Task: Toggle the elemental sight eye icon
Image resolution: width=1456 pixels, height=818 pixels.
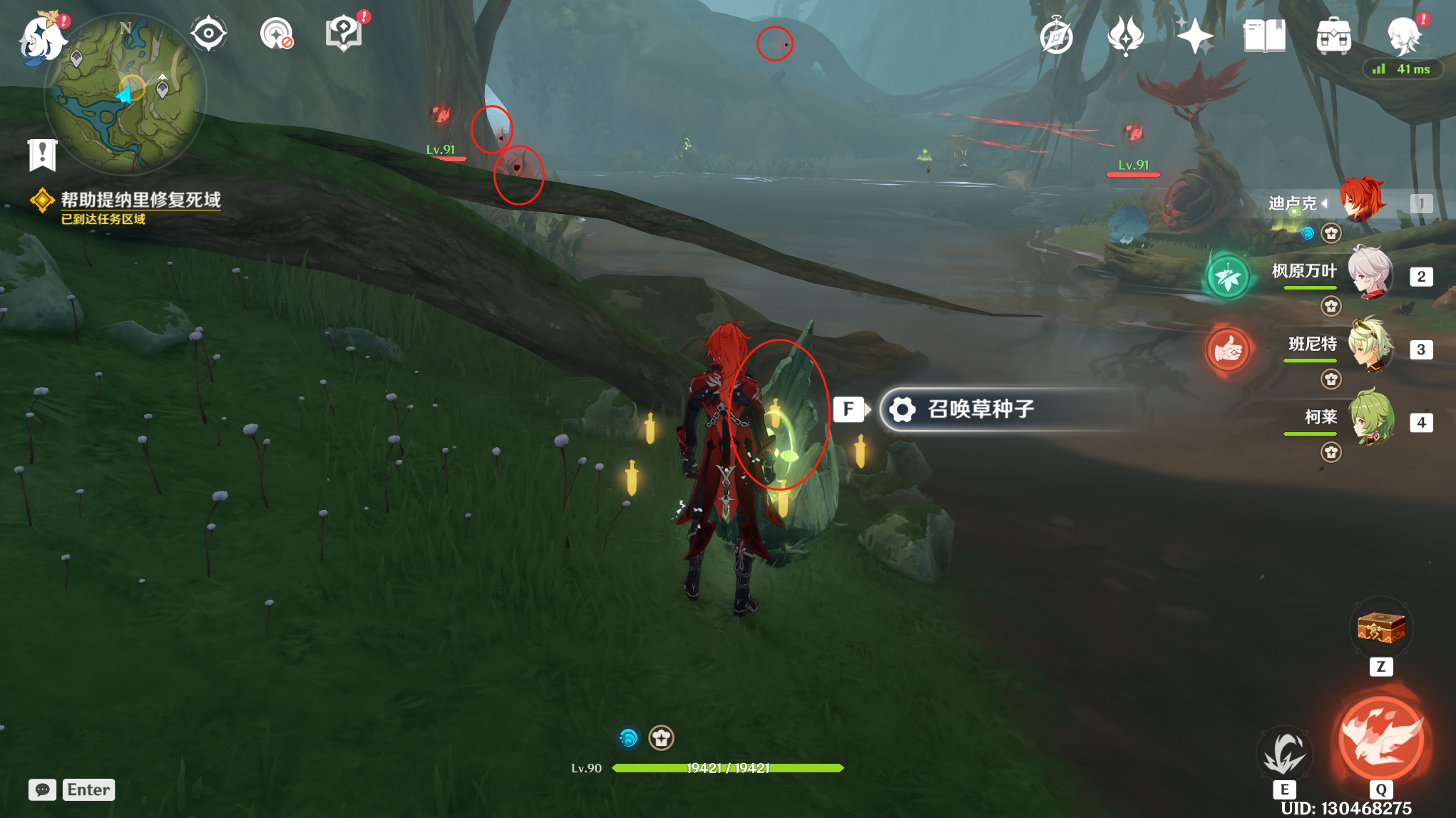Action: coord(208,34)
